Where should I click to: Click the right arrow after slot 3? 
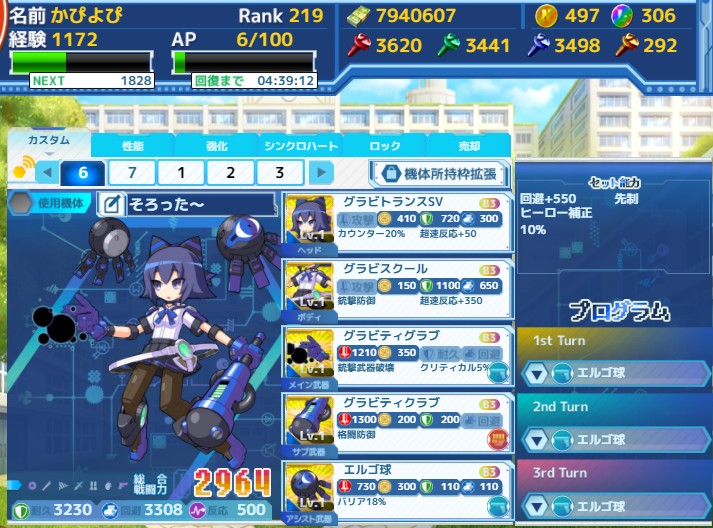[x=320, y=172]
